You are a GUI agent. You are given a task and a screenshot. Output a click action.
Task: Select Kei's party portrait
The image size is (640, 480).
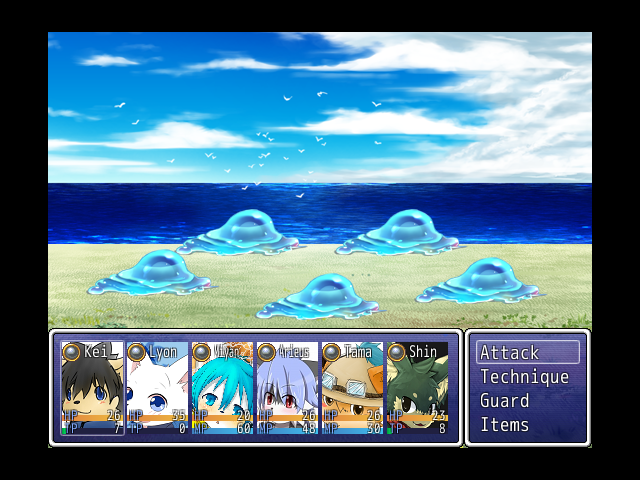92,389
